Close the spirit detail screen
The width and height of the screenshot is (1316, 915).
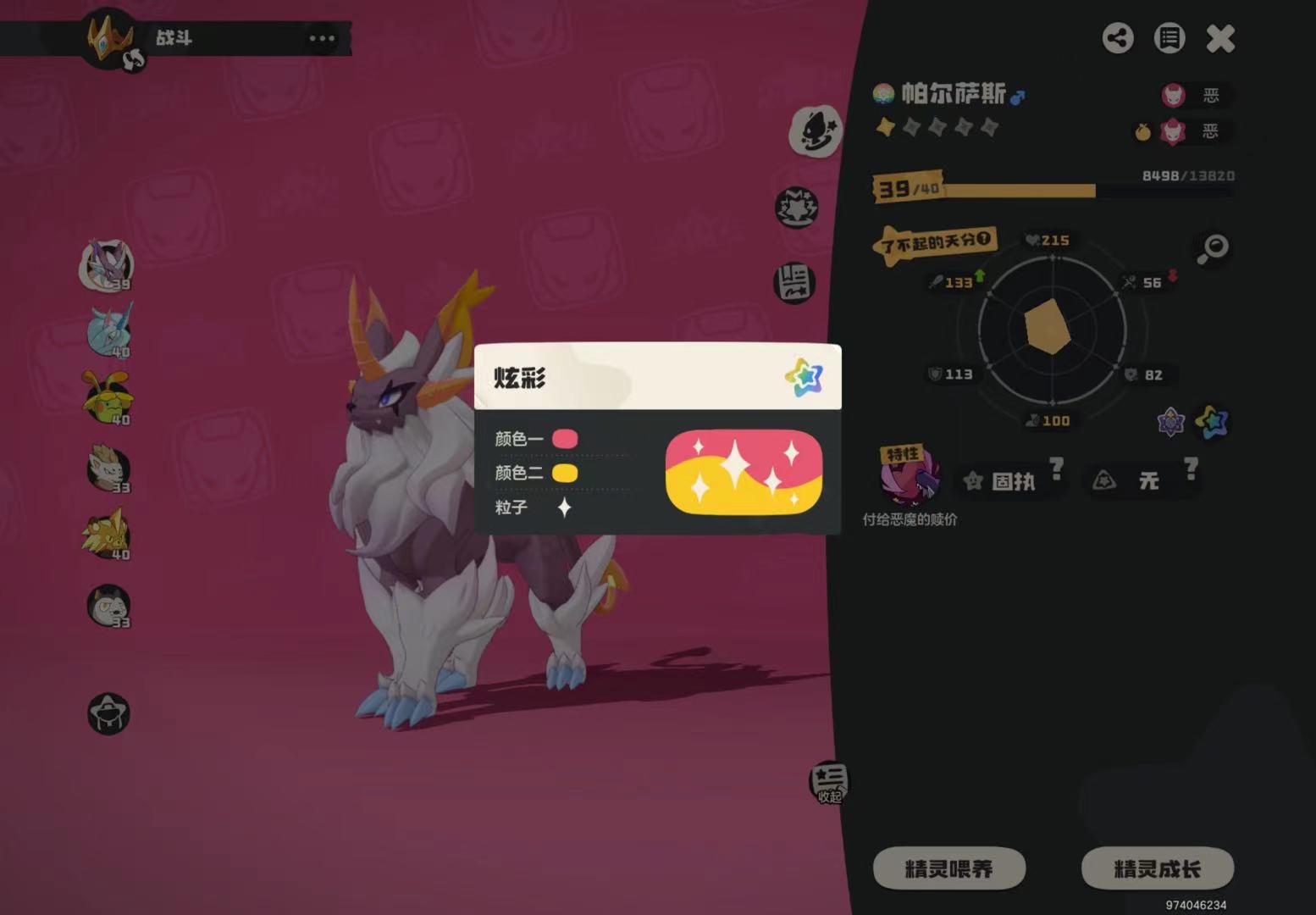[1220, 38]
